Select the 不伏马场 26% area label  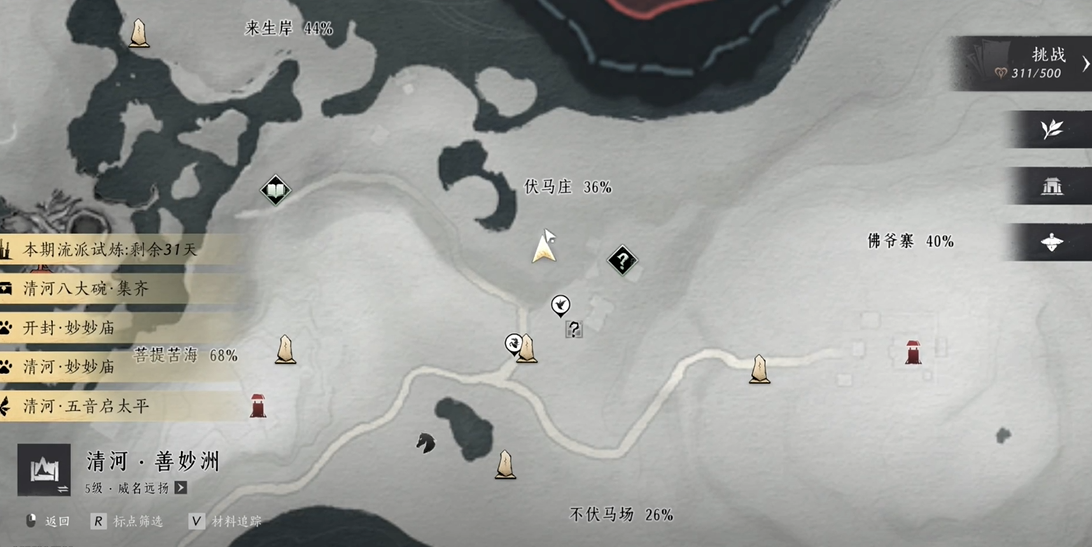pyautogui.click(x=621, y=515)
